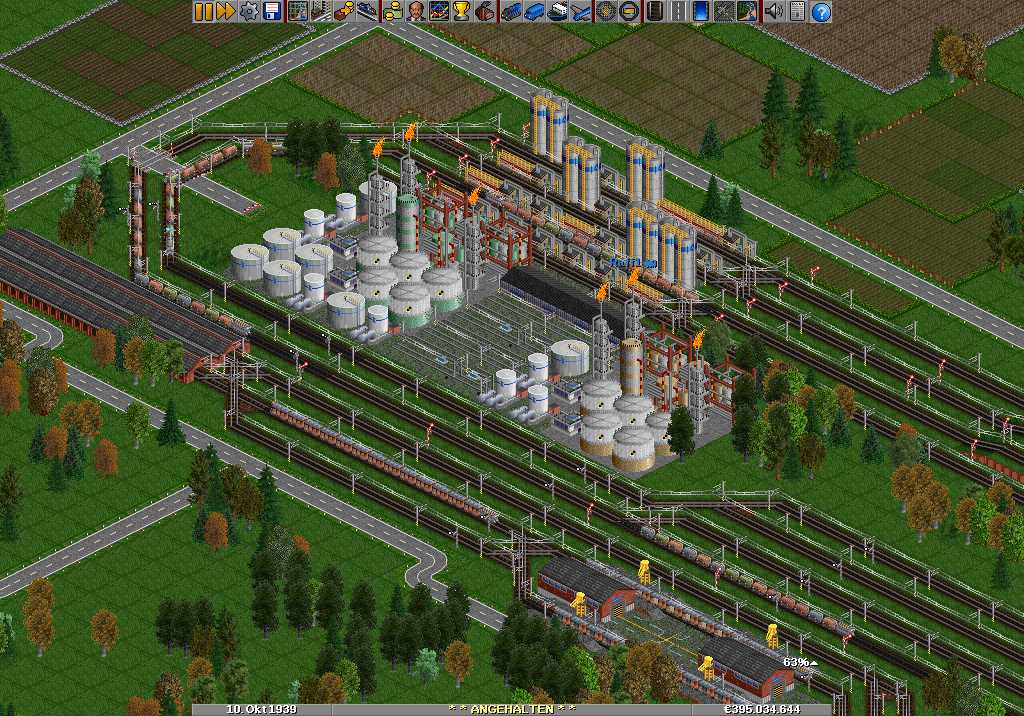Viewport: 1024px width, 716px height.
Task: Open the ship list icon
Action: click(x=557, y=12)
